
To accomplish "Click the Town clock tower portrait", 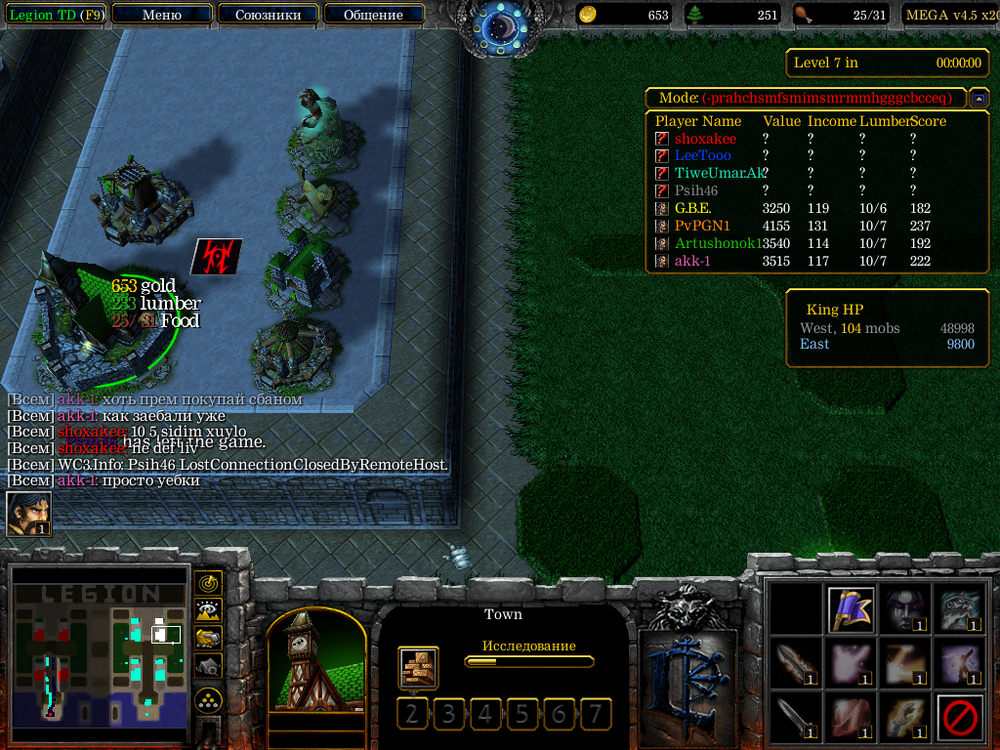I will coord(315,658).
